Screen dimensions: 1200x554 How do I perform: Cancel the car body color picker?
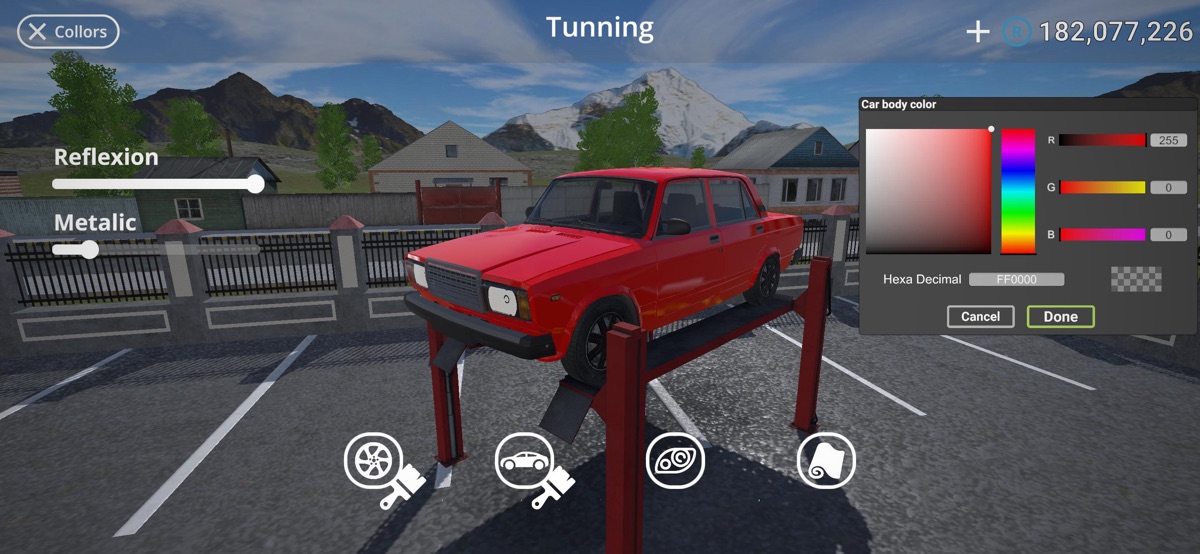pos(980,317)
